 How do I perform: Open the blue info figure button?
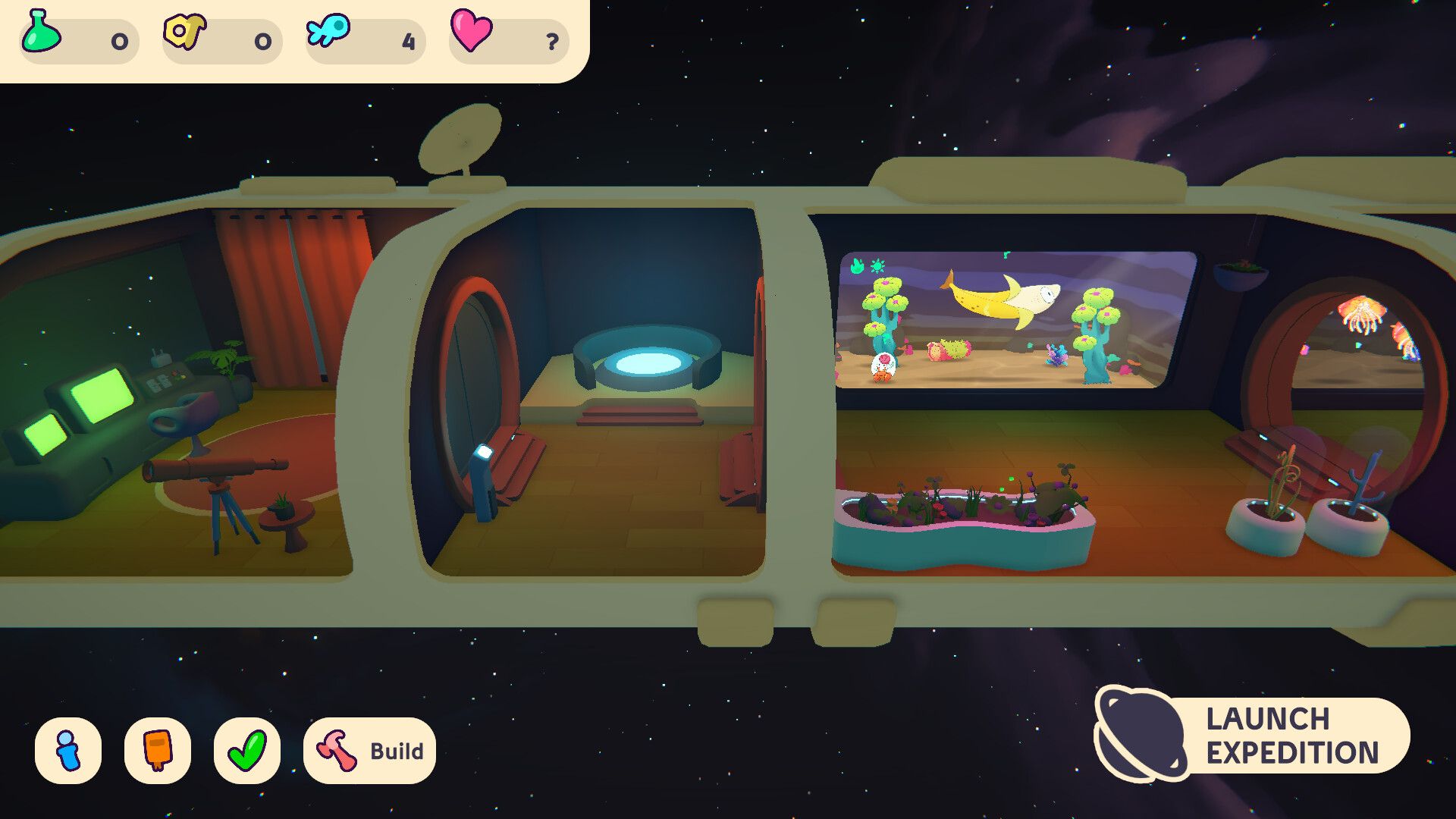tap(68, 751)
